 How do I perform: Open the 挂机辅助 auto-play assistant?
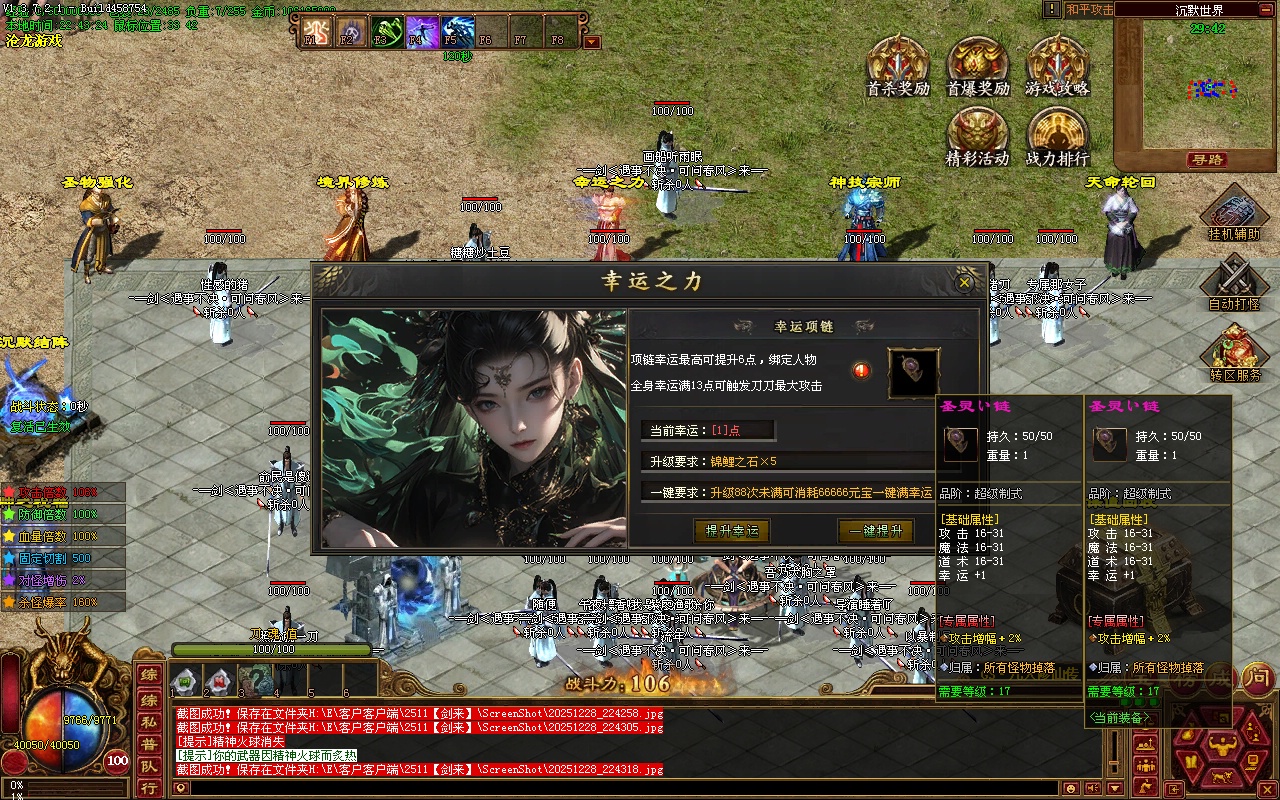pyautogui.click(x=1234, y=212)
